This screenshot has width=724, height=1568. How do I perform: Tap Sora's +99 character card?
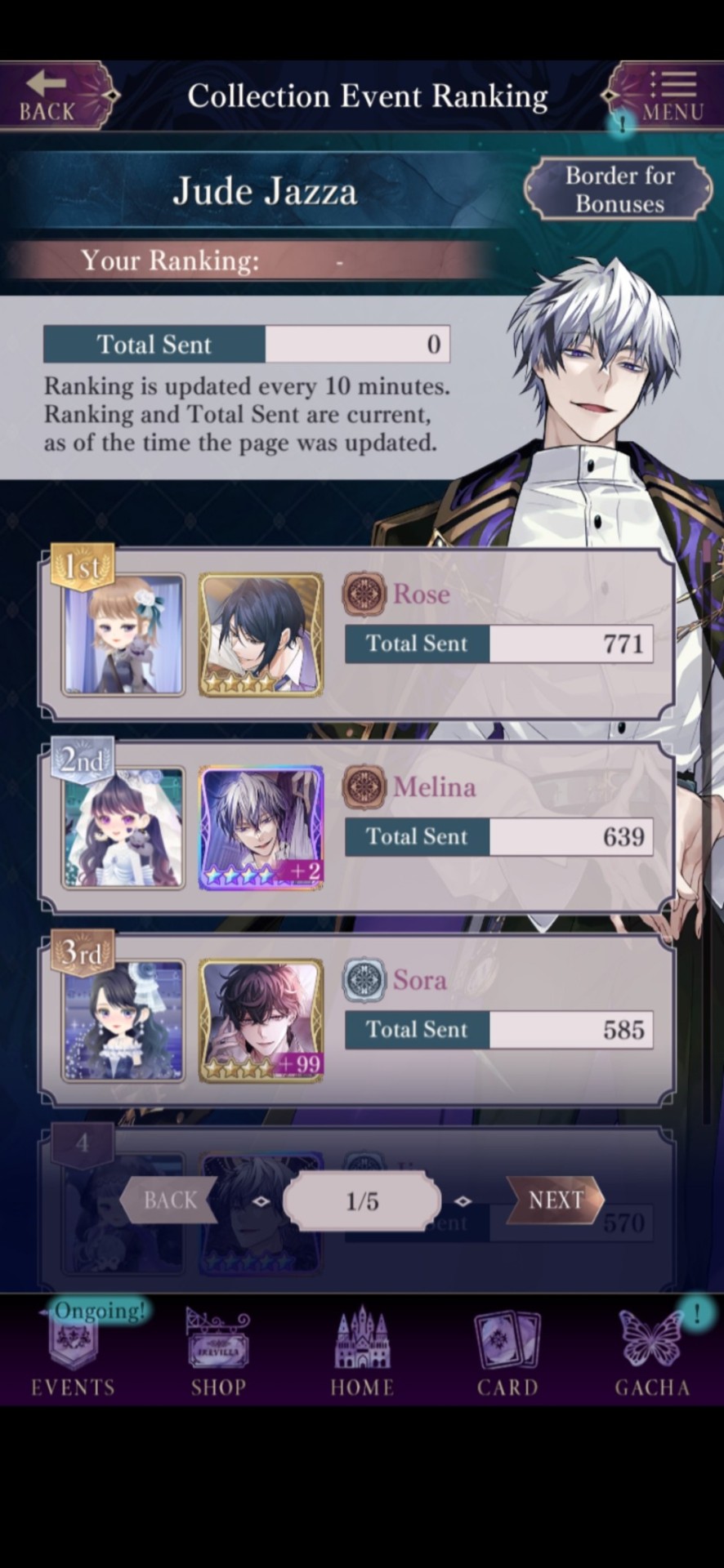coord(261,1021)
